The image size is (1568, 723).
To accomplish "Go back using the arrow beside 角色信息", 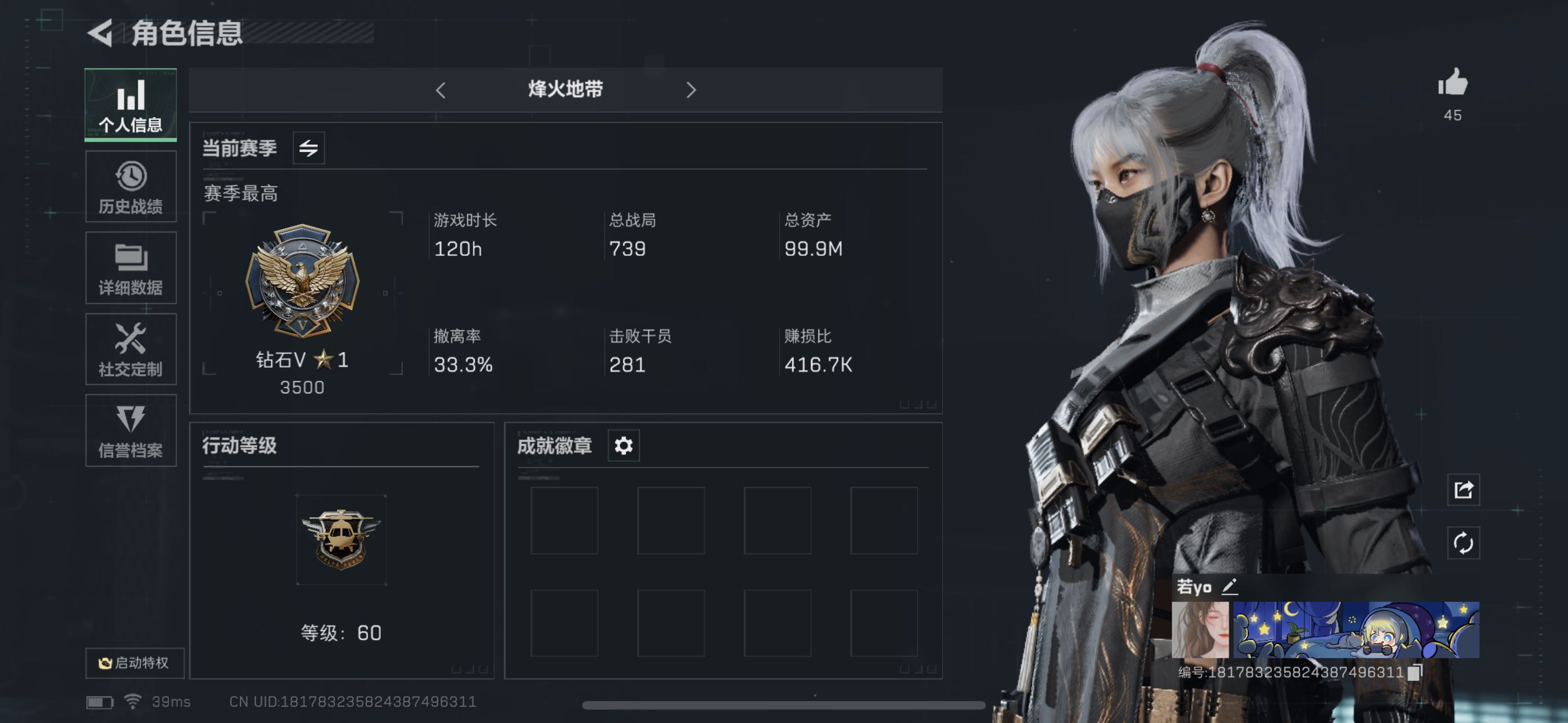I will point(101,33).
